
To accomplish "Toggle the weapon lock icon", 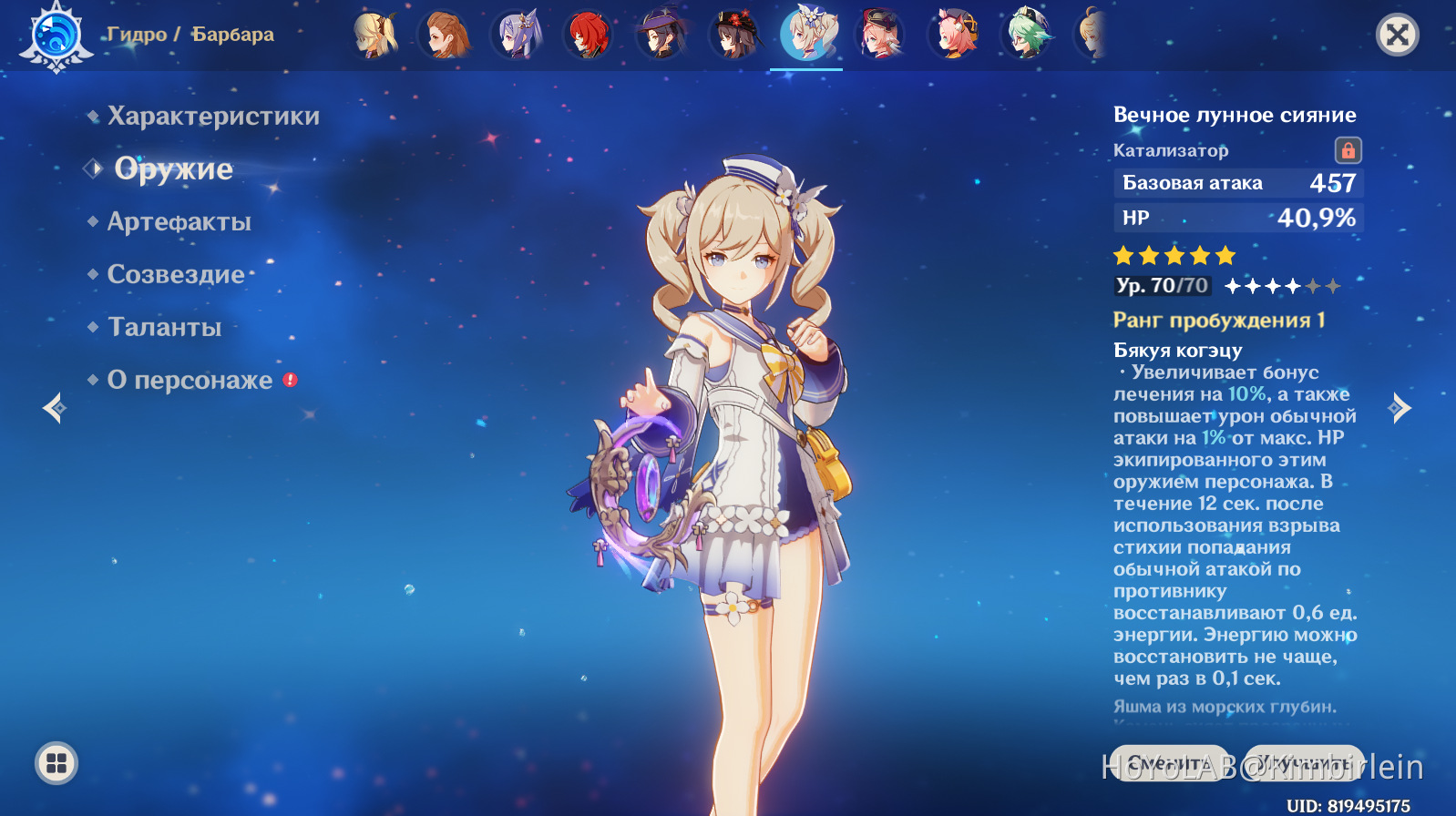I will [1348, 150].
